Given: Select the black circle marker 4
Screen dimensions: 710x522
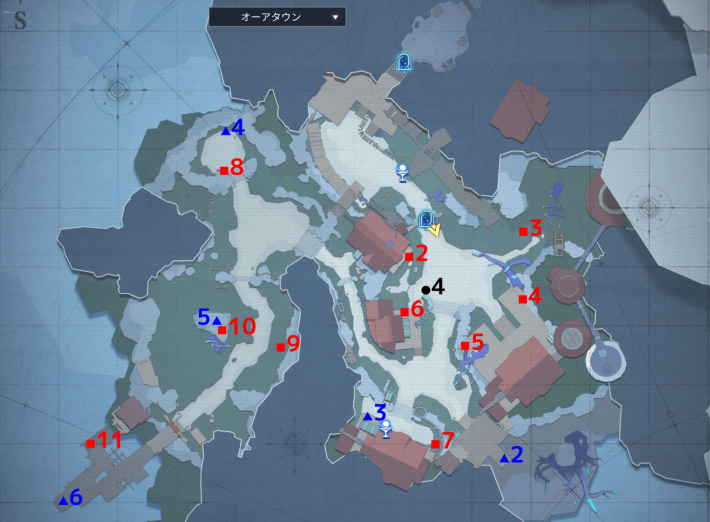Looking at the screenshot, I should pyautogui.click(x=426, y=290).
